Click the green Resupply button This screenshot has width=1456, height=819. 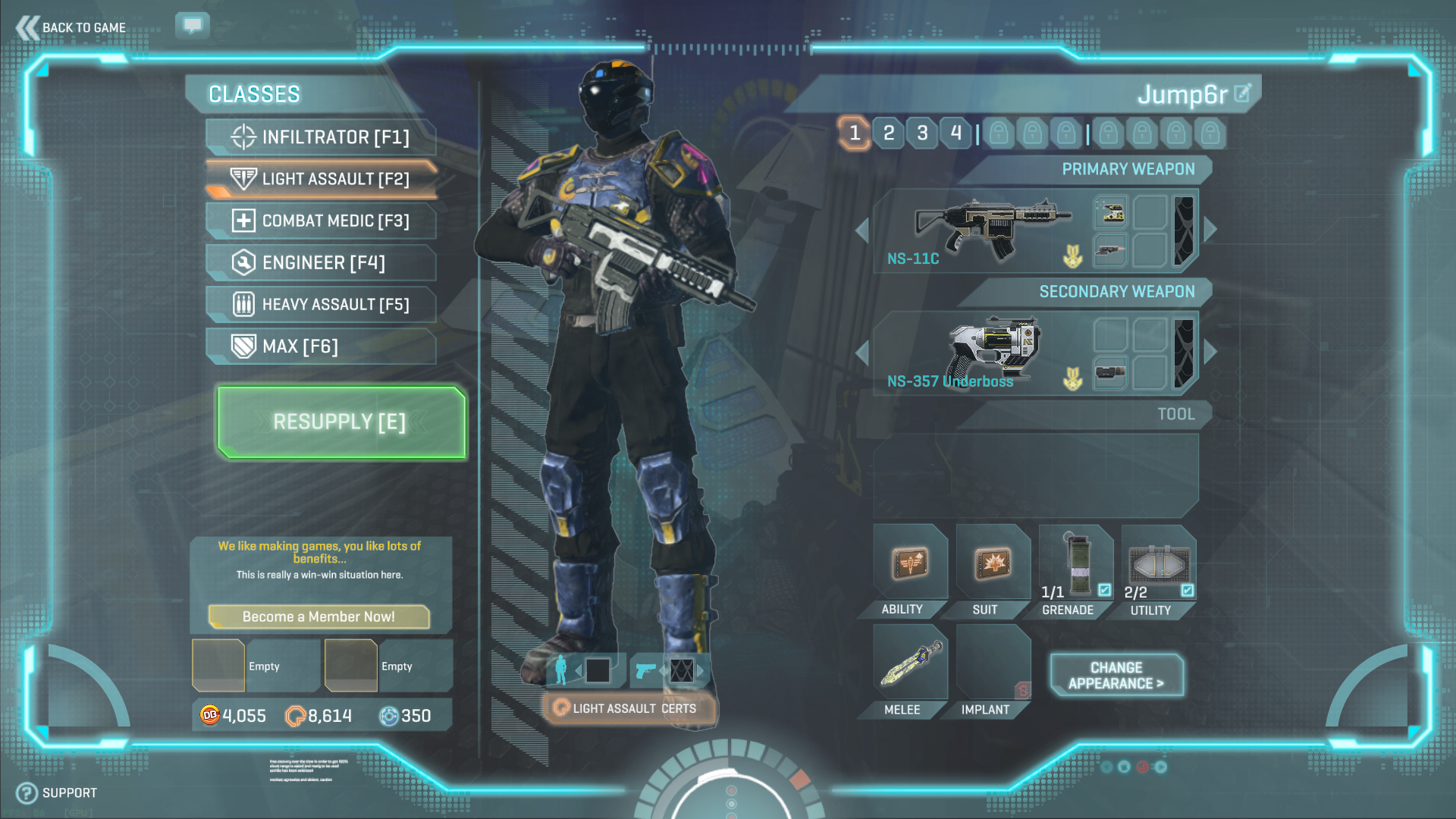click(340, 422)
